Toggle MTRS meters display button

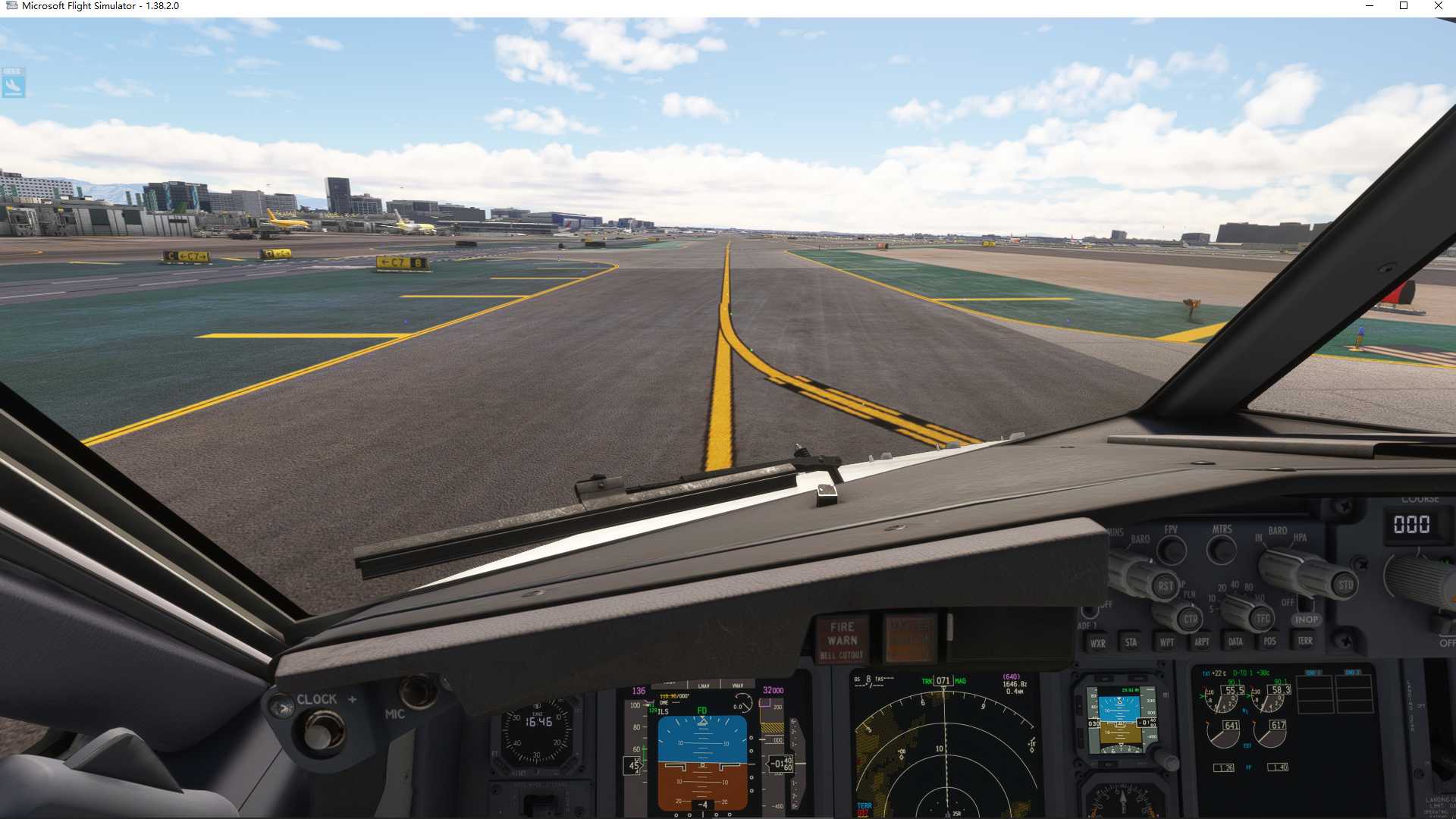pyautogui.click(x=1222, y=548)
